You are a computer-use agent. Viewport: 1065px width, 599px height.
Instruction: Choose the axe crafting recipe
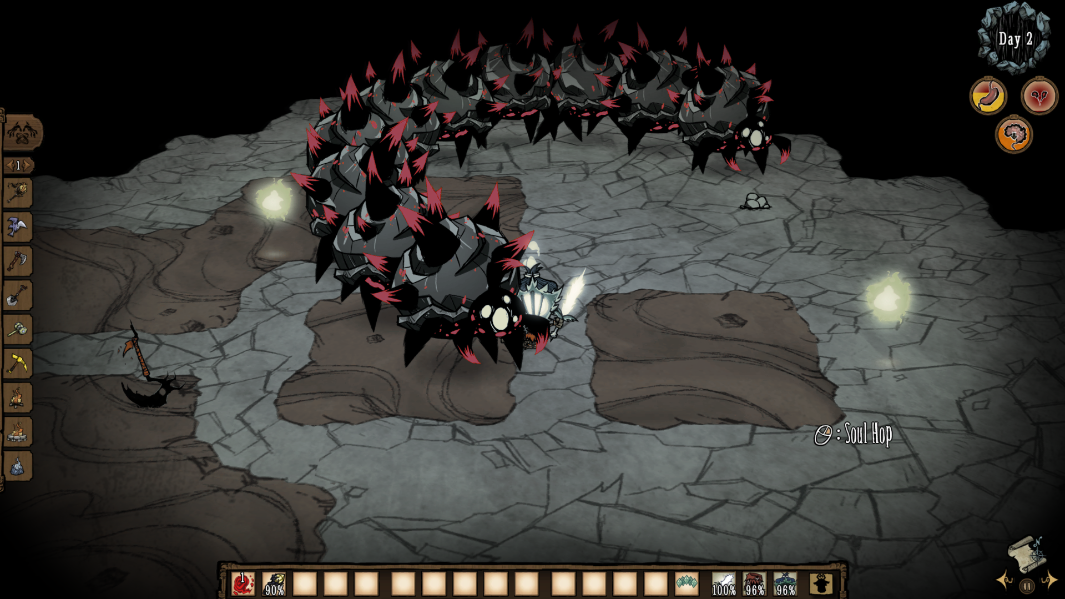[18, 261]
